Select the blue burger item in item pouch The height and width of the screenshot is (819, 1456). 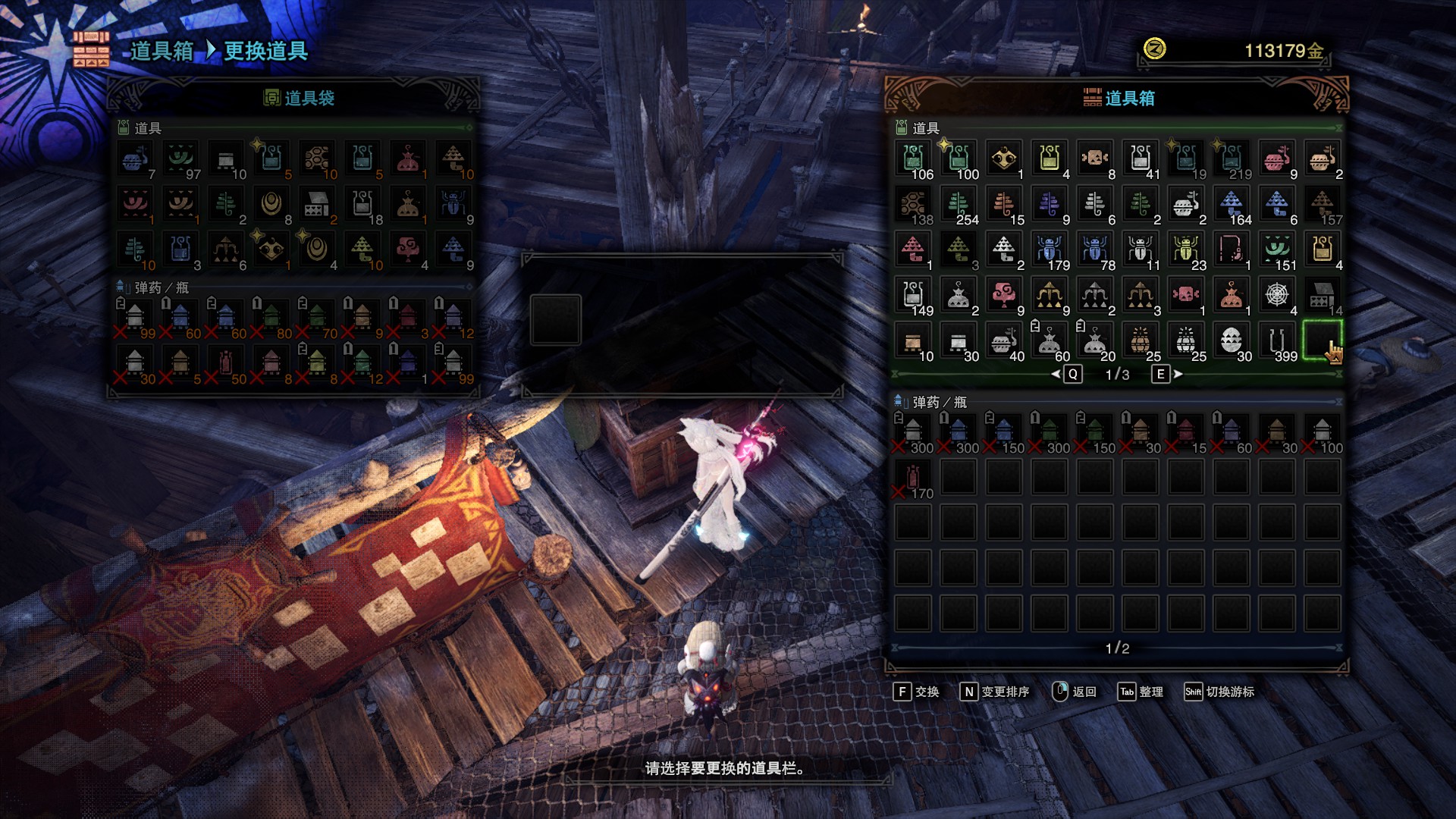point(135,160)
